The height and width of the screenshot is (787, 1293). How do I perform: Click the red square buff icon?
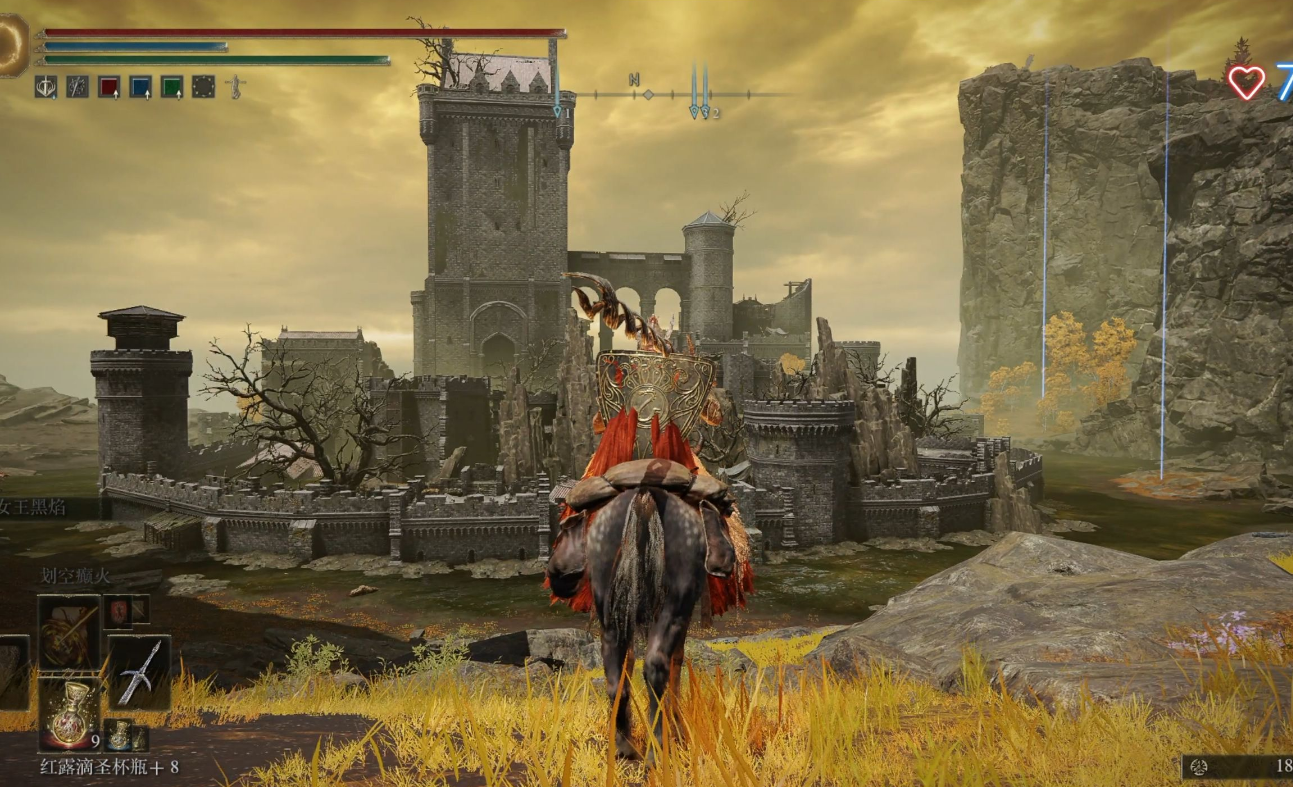(x=108, y=87)
